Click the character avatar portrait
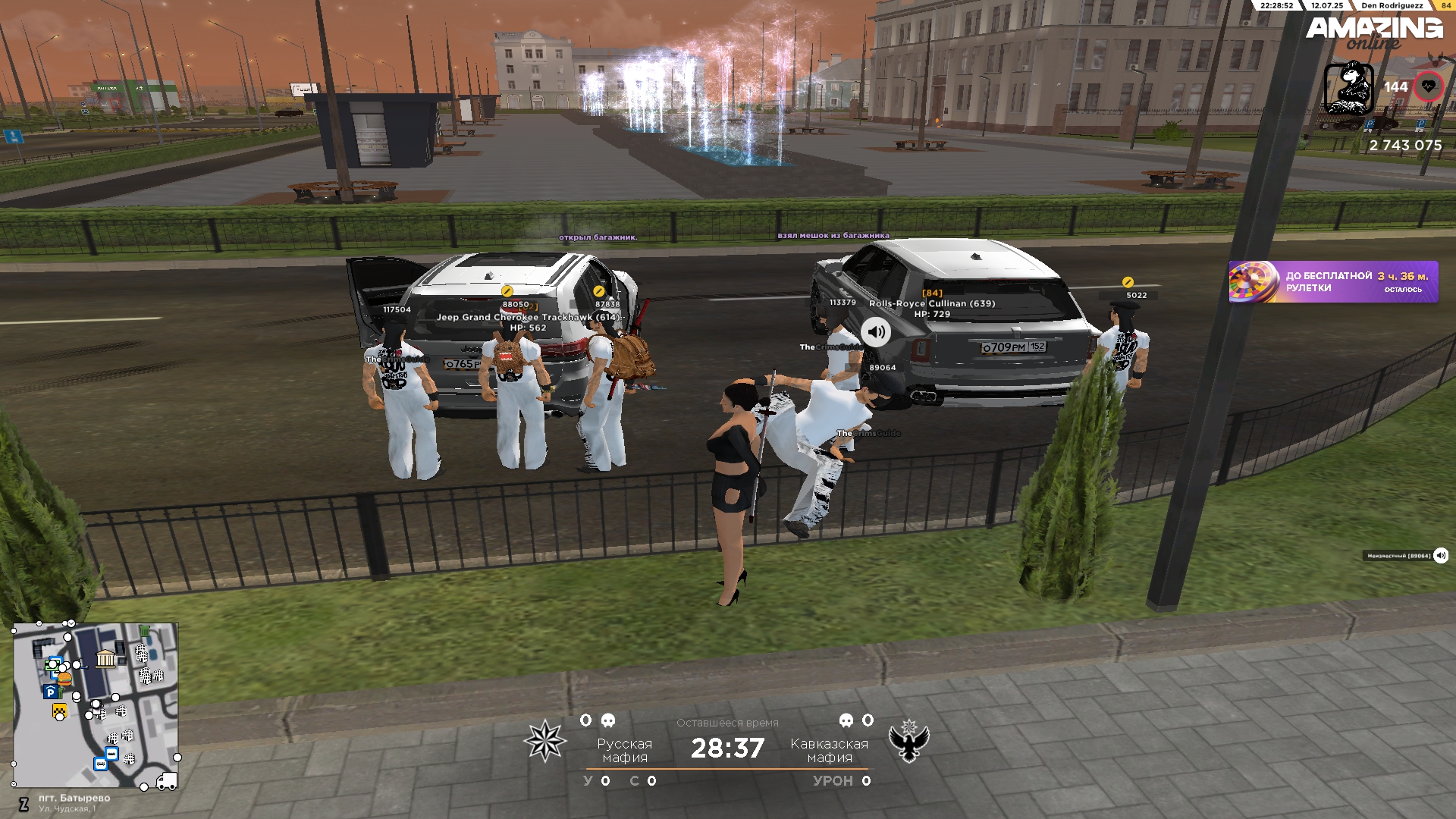Screen dimensions: 1456x819 pyautogui.click(x=1348, y=88)
